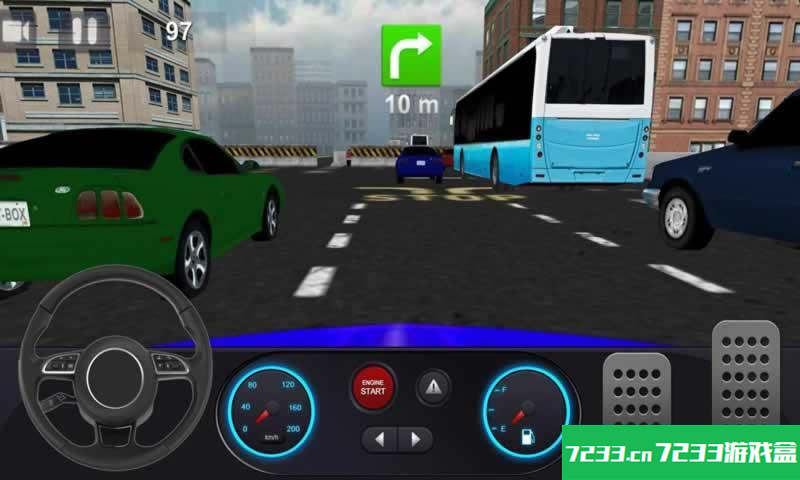Activate the right turn signal
The width and height of the screenshot is (800, 480).
click(x=414, y=439)
